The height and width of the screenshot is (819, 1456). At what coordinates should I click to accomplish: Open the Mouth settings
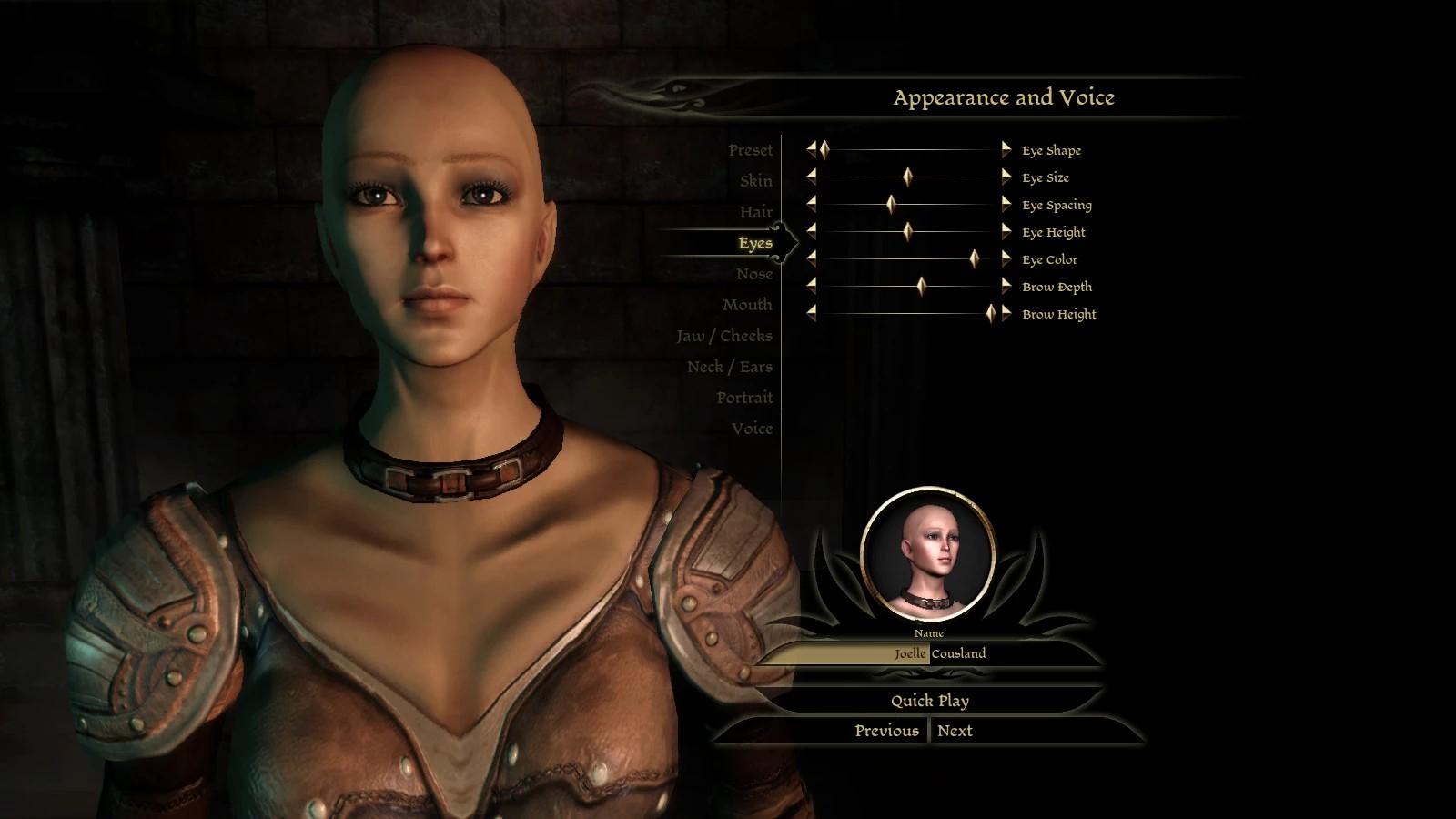(x=746, y=305)
